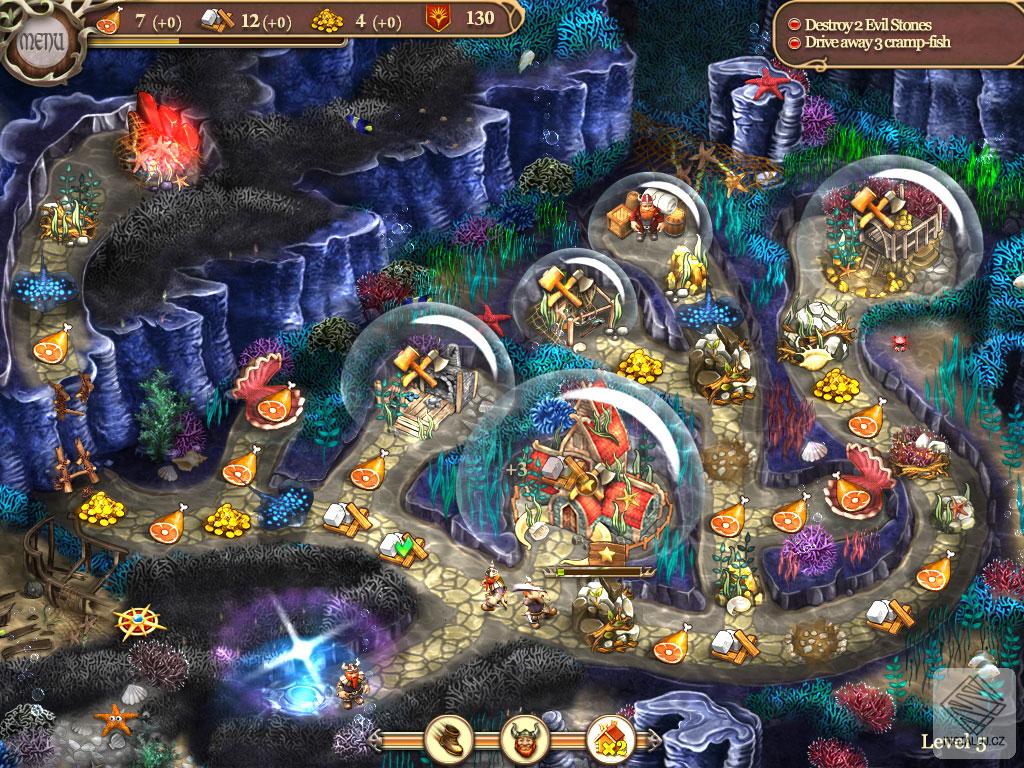Select the Destroy 2 Evil Stones objective
1024x768 pixels.
[867, 24]
